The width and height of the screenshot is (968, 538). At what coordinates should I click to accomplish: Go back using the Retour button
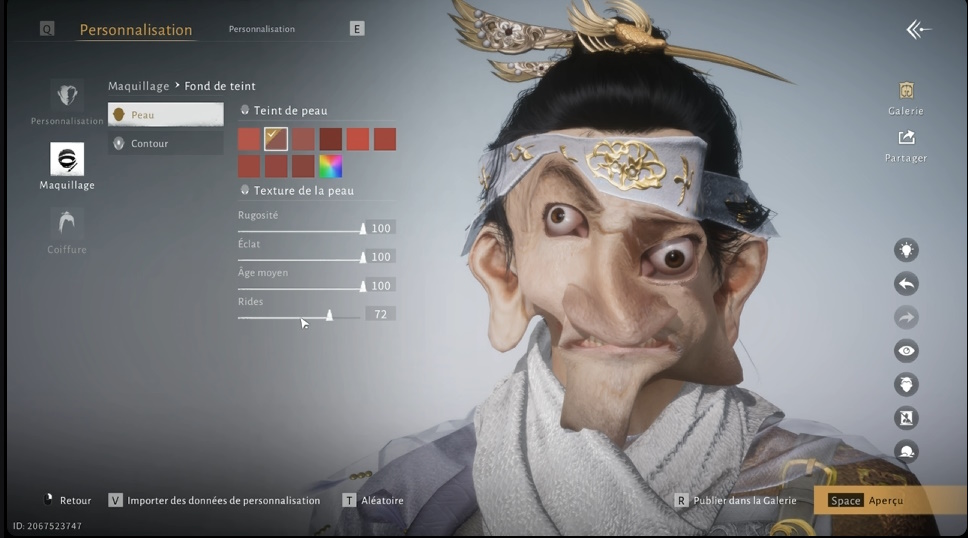(67, 500)
